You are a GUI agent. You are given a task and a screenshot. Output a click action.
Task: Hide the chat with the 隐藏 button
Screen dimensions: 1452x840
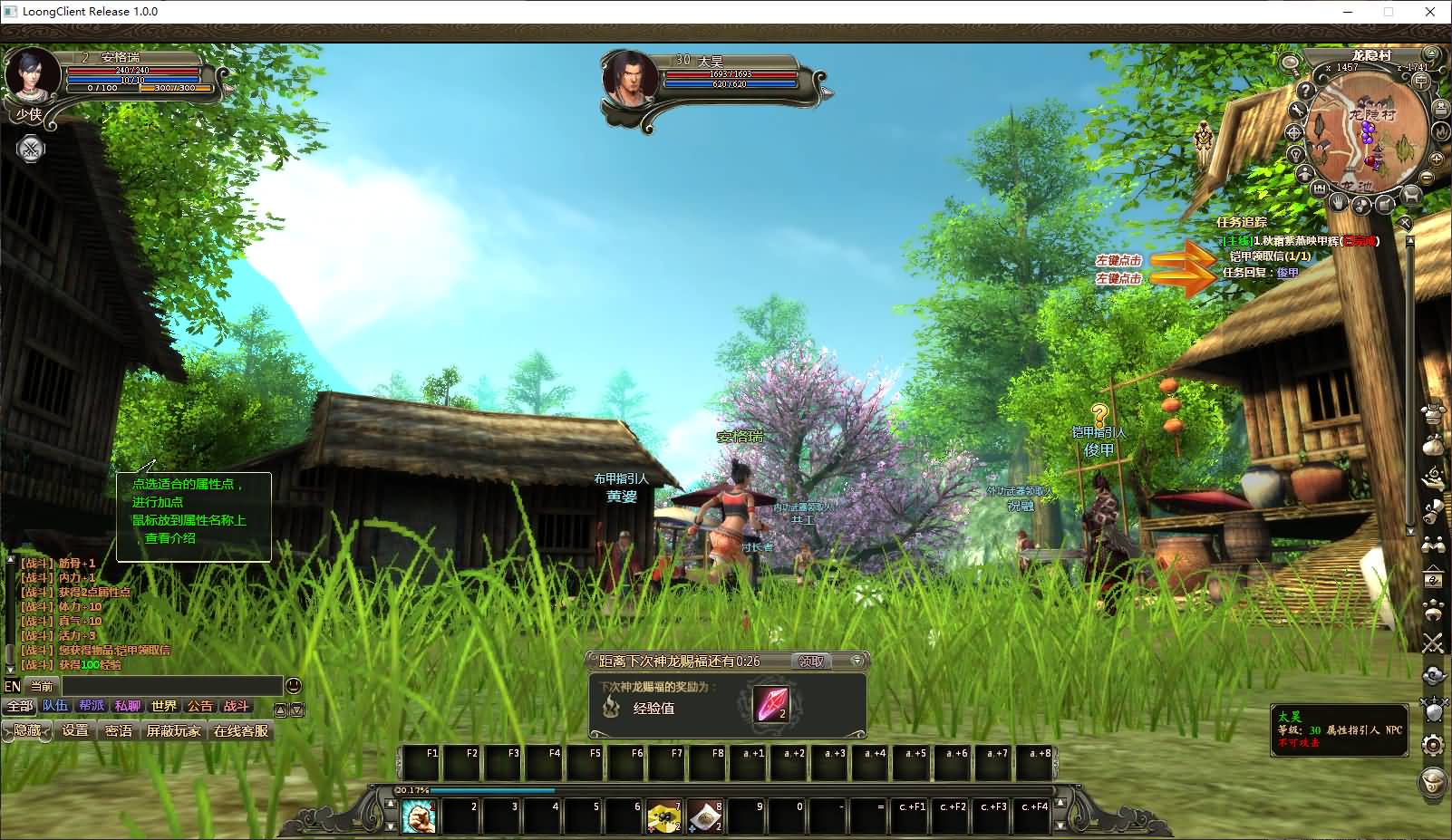(27, 730)
